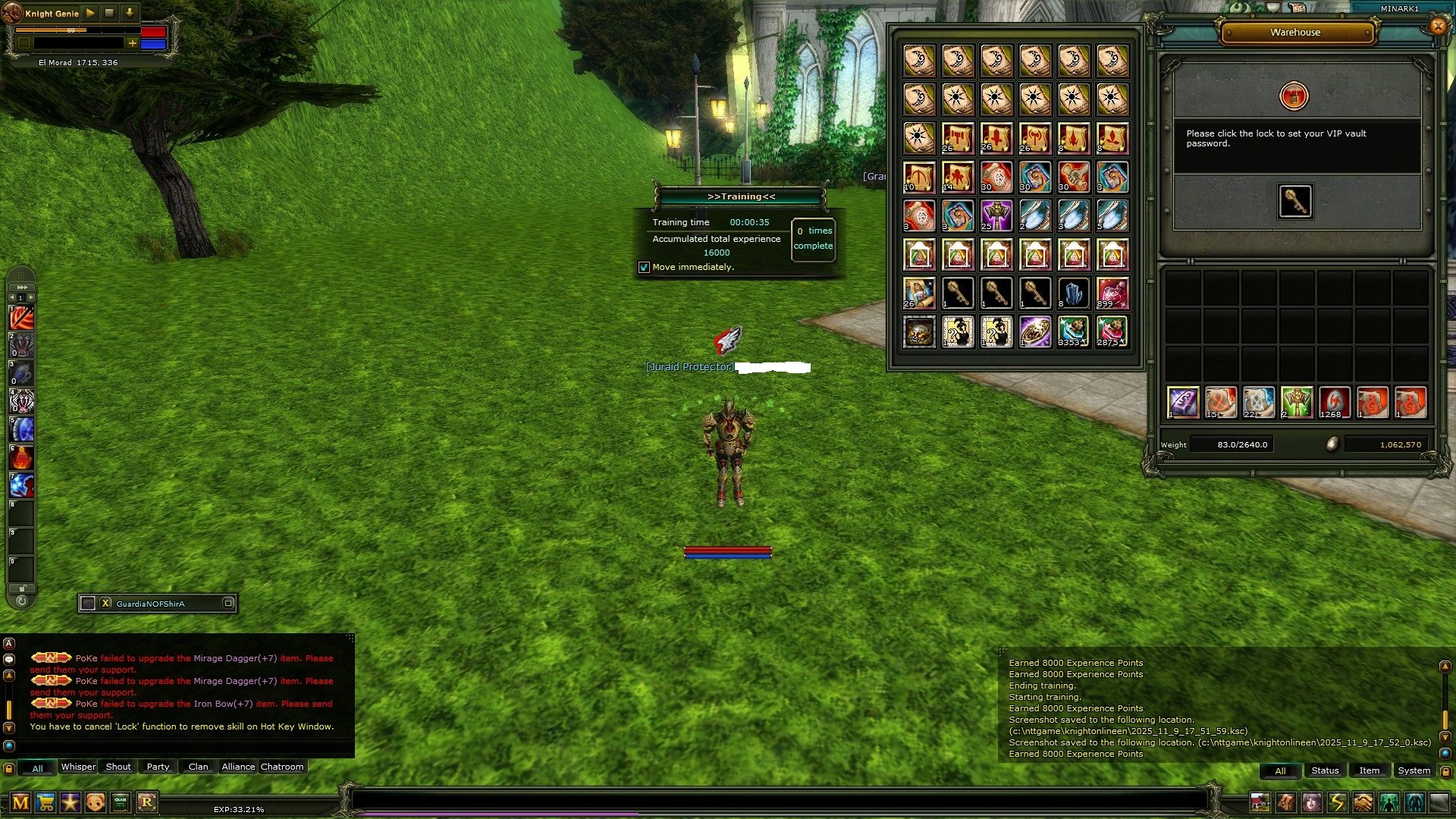Switch the log to the System tab
The image size is (1456, 819).
coord(1414,770)
